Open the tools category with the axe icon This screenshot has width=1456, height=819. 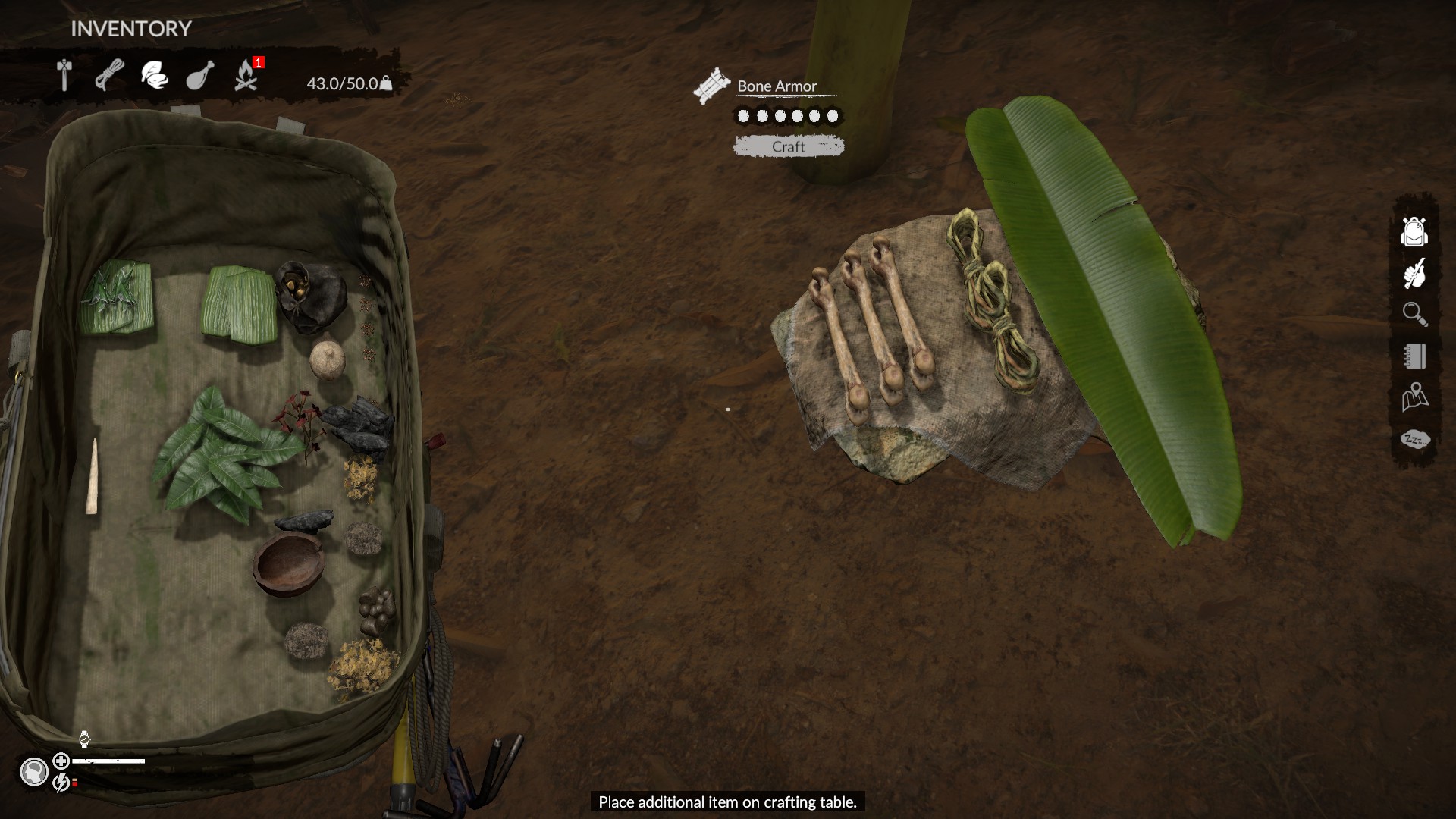pyautogui.click(x=65, y=76)
